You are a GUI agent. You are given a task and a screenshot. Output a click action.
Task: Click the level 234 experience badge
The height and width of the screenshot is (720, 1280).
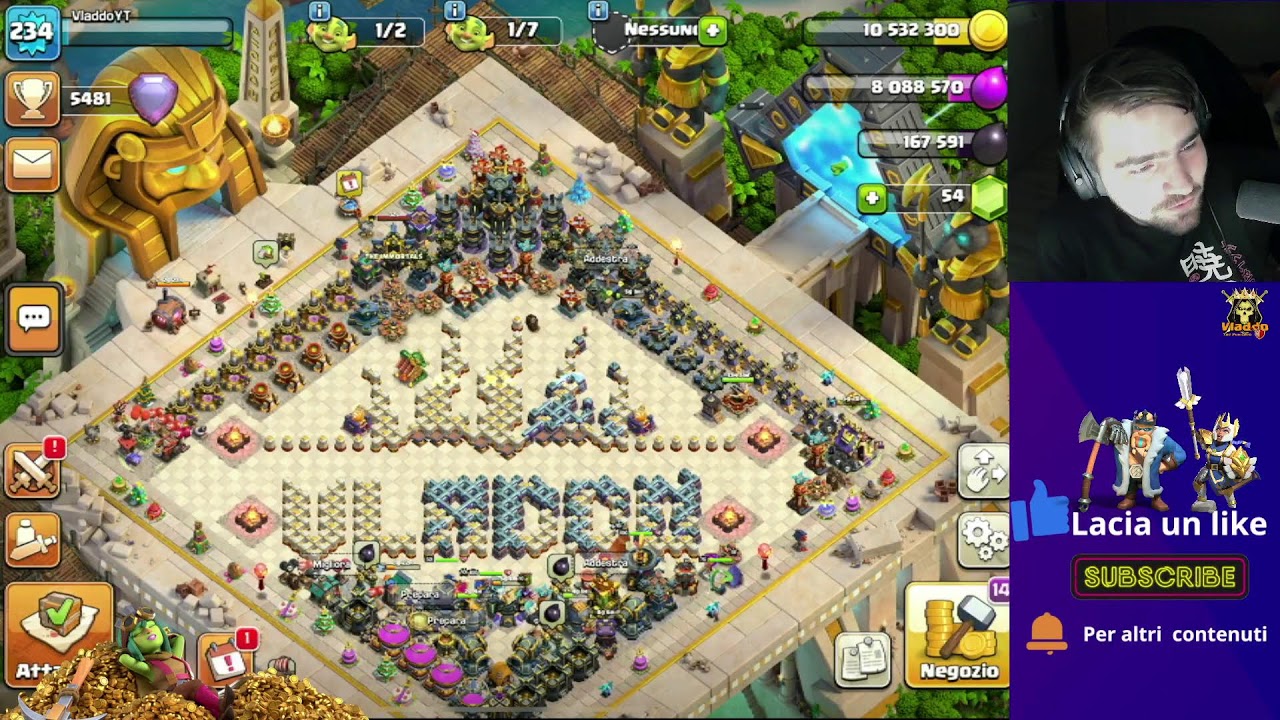(x=30, y=31)
